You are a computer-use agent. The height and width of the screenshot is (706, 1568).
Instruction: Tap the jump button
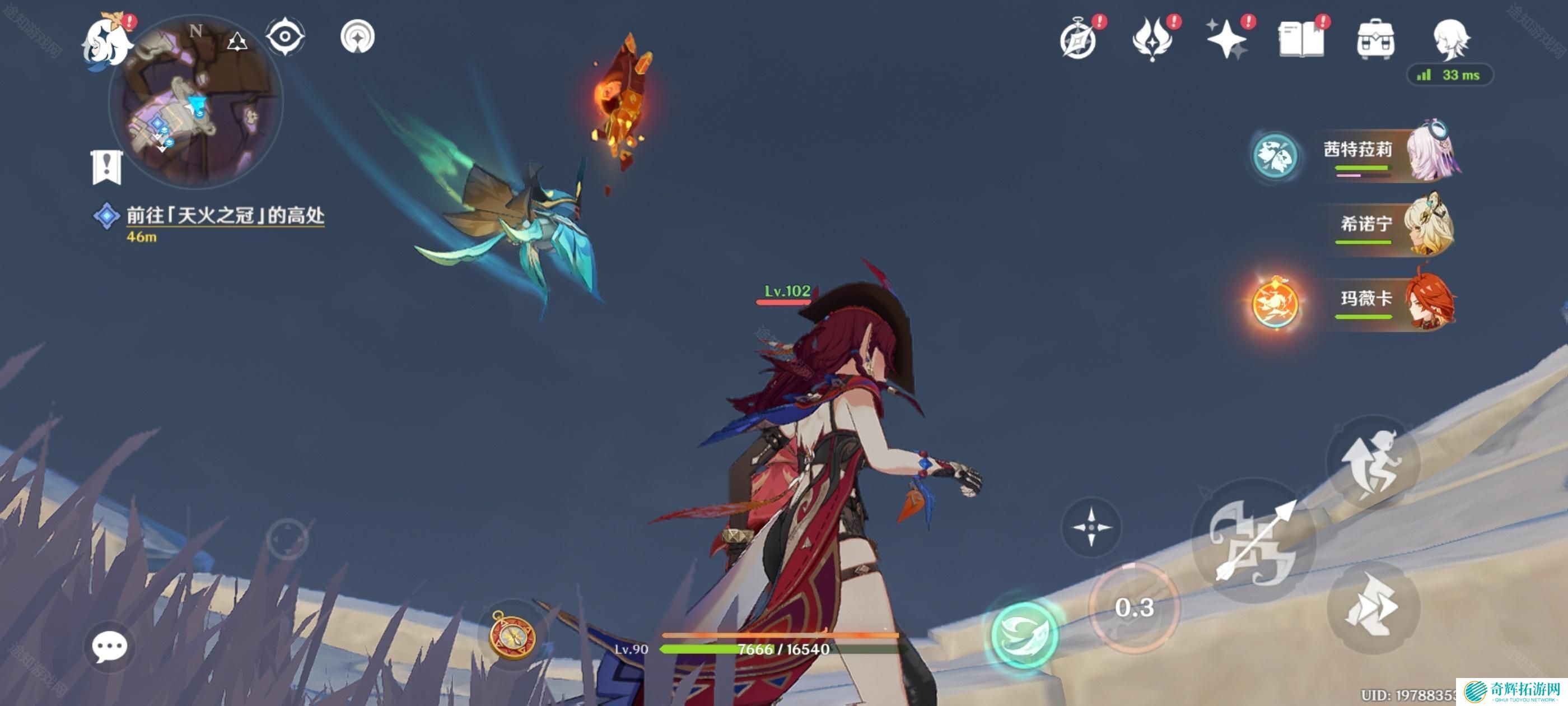[x=1373, y=464]
